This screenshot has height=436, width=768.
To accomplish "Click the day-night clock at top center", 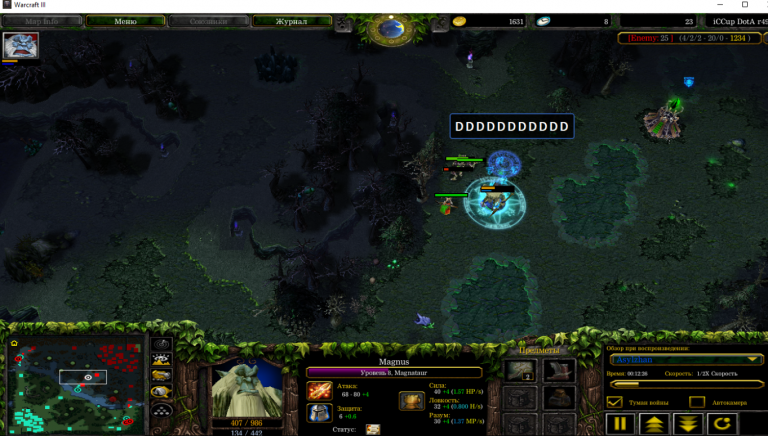I will coord(387,29).
